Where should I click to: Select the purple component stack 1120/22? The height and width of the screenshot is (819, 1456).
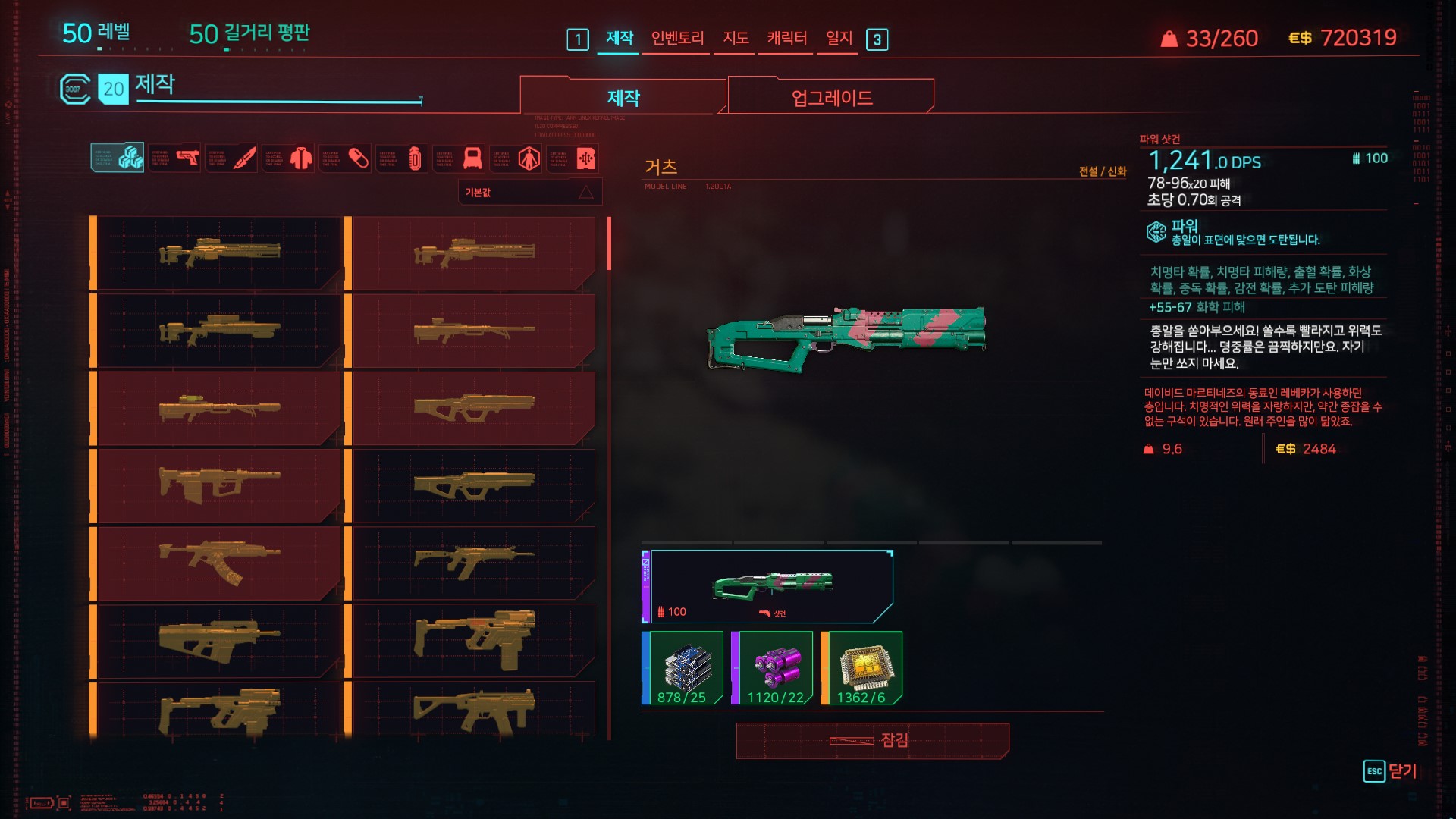[x=772, y=668]
